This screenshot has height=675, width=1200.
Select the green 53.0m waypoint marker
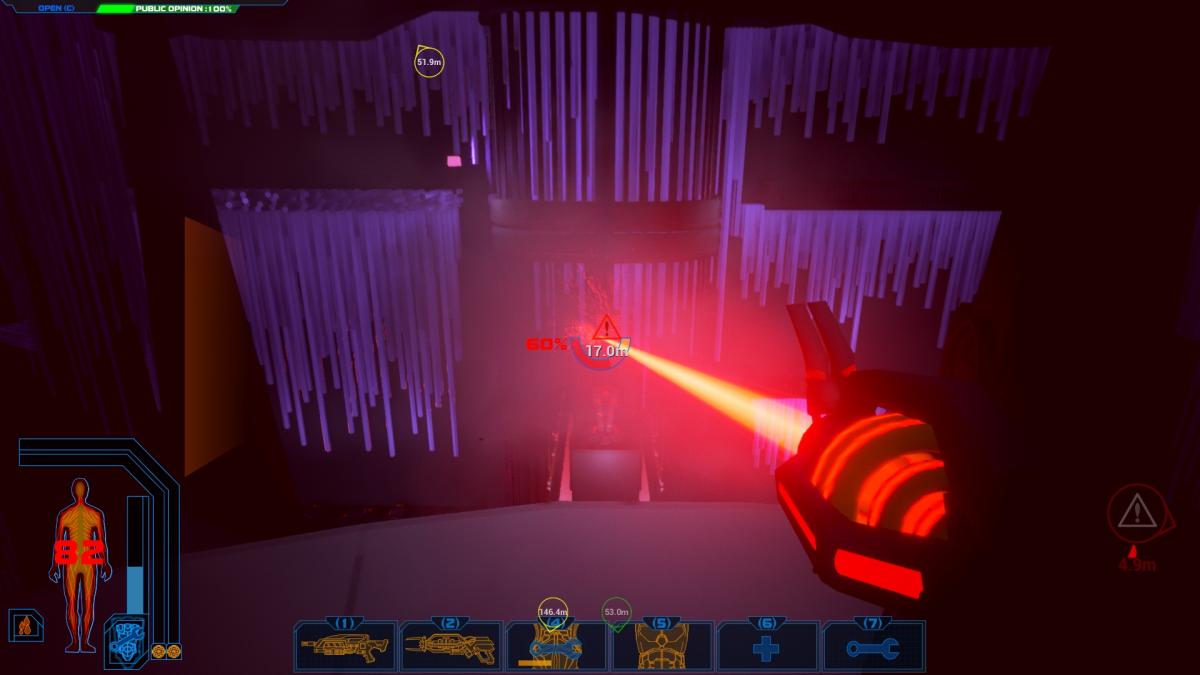click(616, 612)
